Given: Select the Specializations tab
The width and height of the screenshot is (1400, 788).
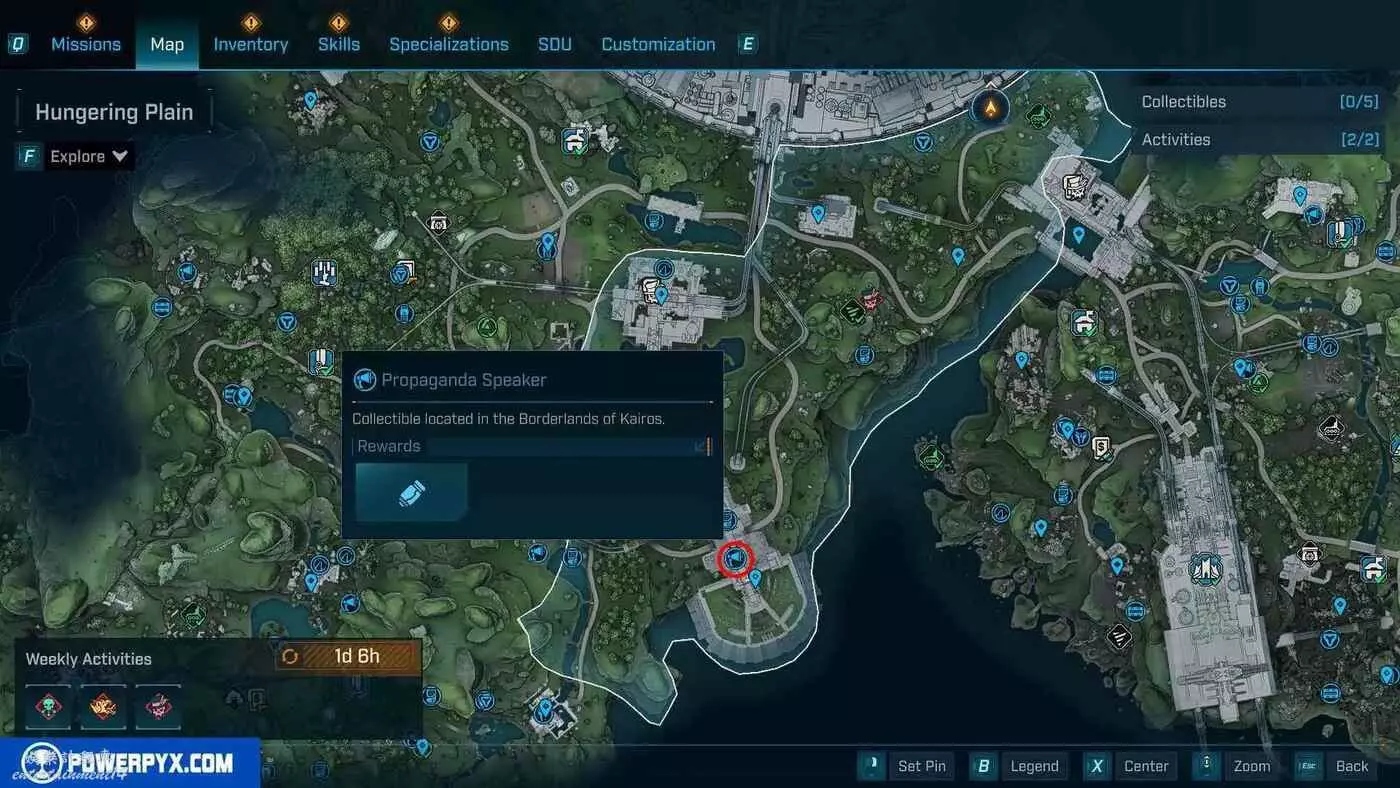Looking at the screenshot, I should 448,44.
